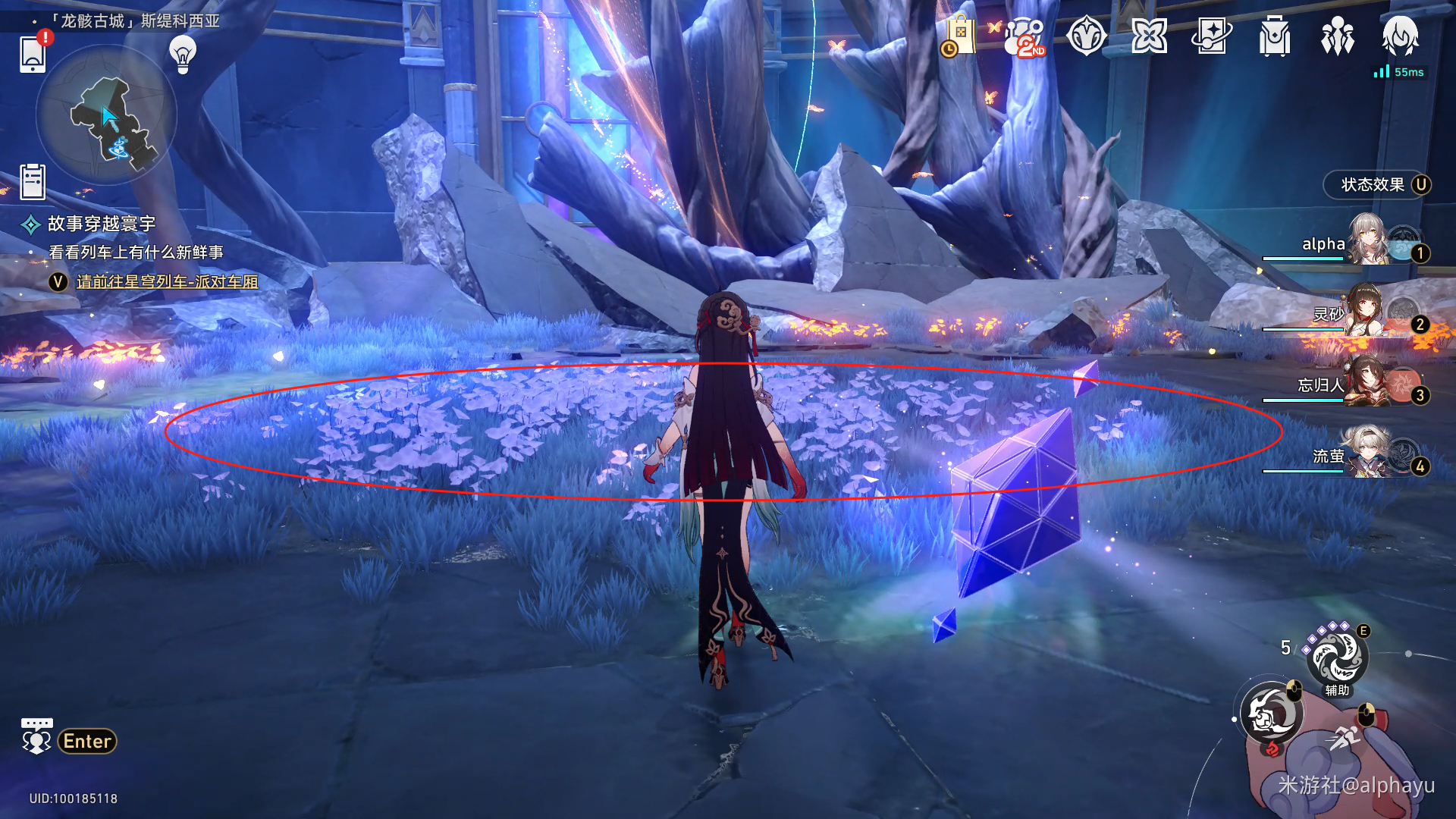Select the 故事穿越寰宇 quest tracker
The width and height of the screenshot is (1456, 819).
point(101,224)
